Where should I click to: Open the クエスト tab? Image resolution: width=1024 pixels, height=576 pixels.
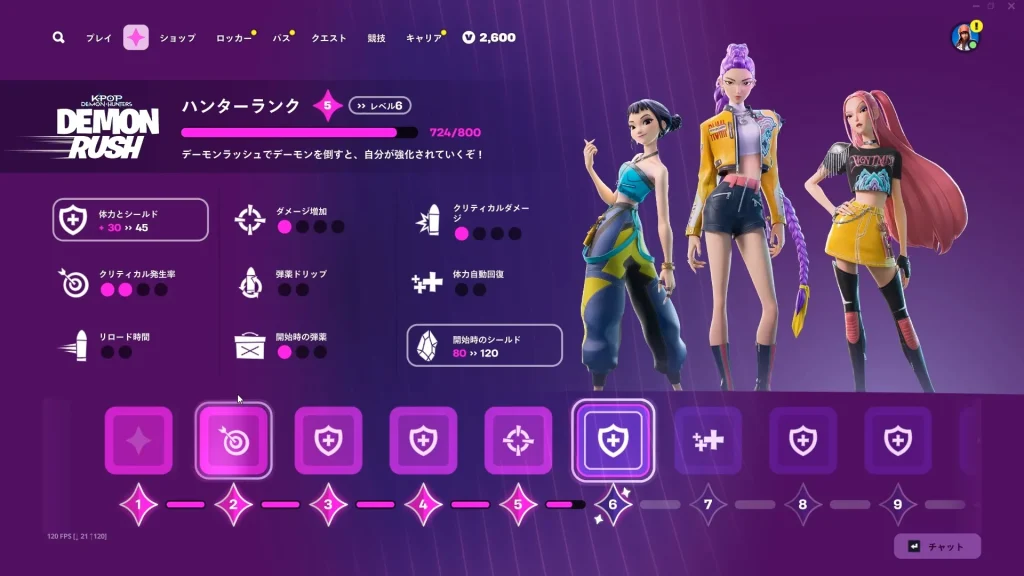(x=329, y=38)
